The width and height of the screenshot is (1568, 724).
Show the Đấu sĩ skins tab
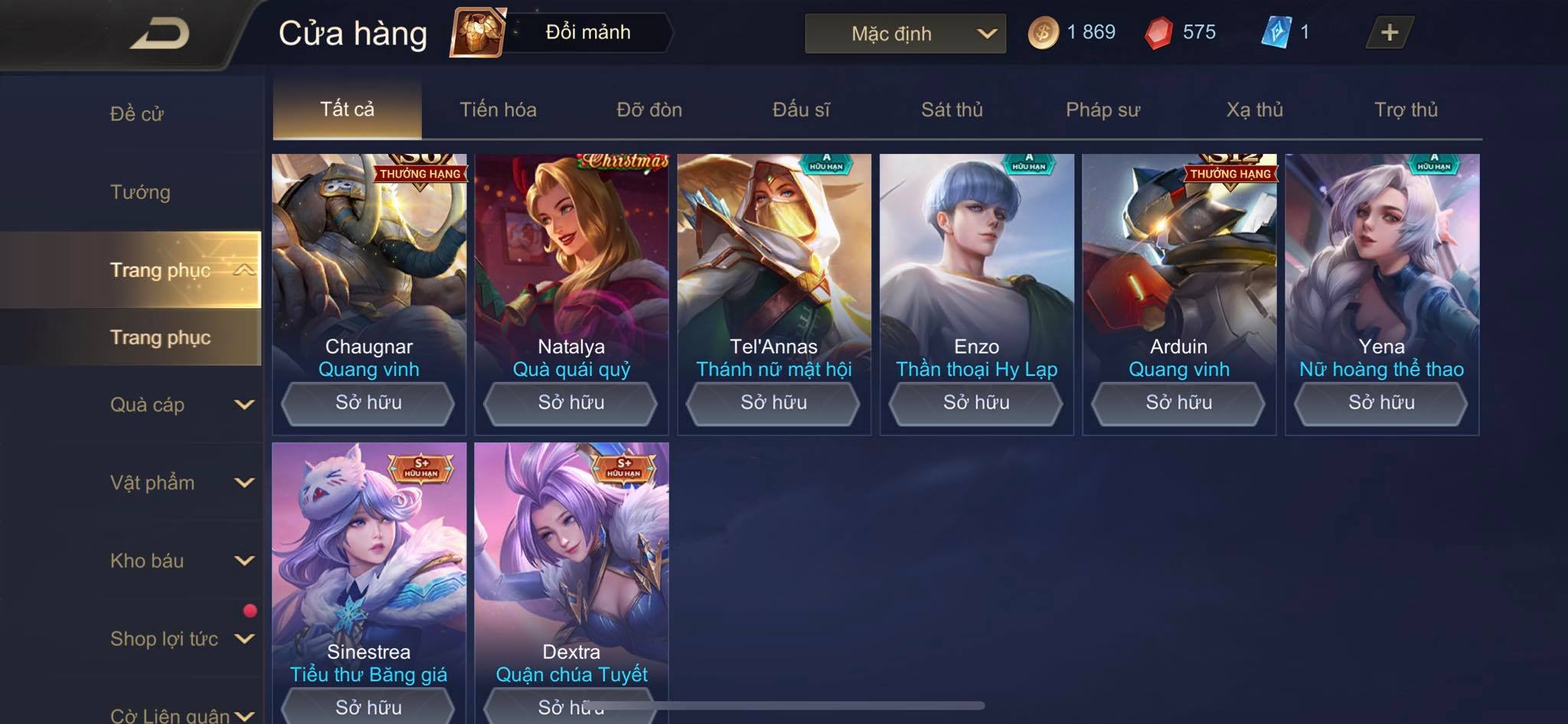[x=801, y=109]
